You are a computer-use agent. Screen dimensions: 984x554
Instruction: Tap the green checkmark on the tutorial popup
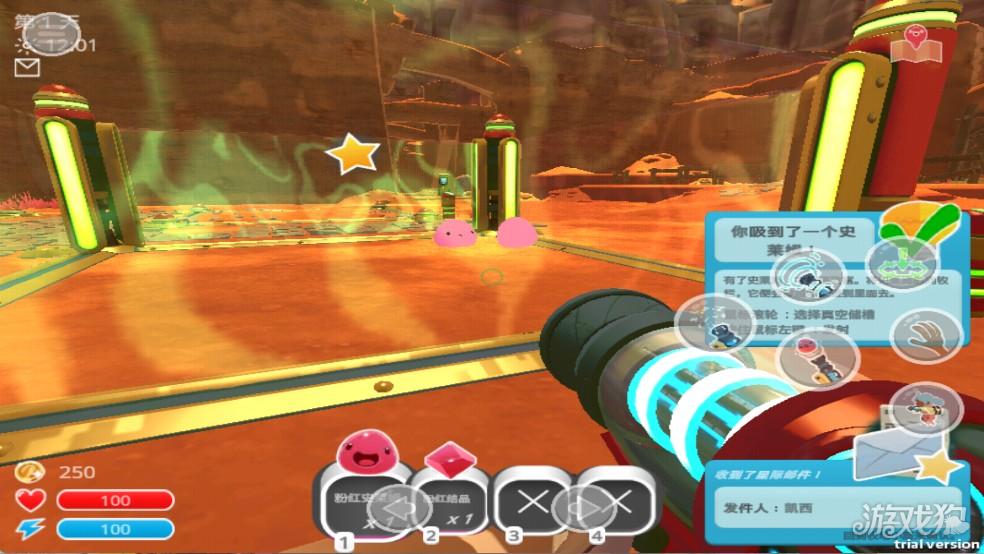tap(924, 224)
